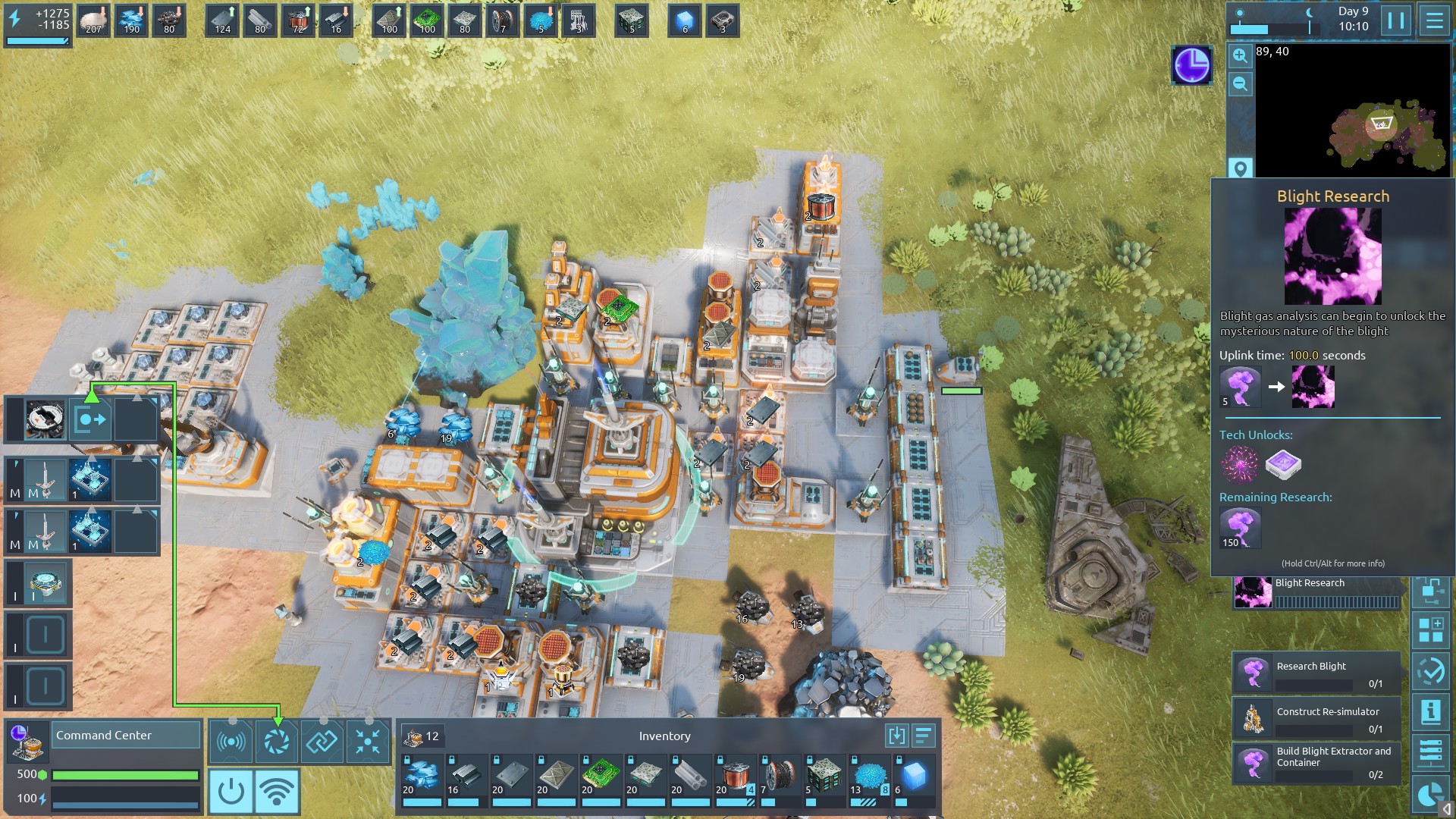Pause the game with the pause button
This screenshot has width=1456, height=819.
(x=1396, y=20)
